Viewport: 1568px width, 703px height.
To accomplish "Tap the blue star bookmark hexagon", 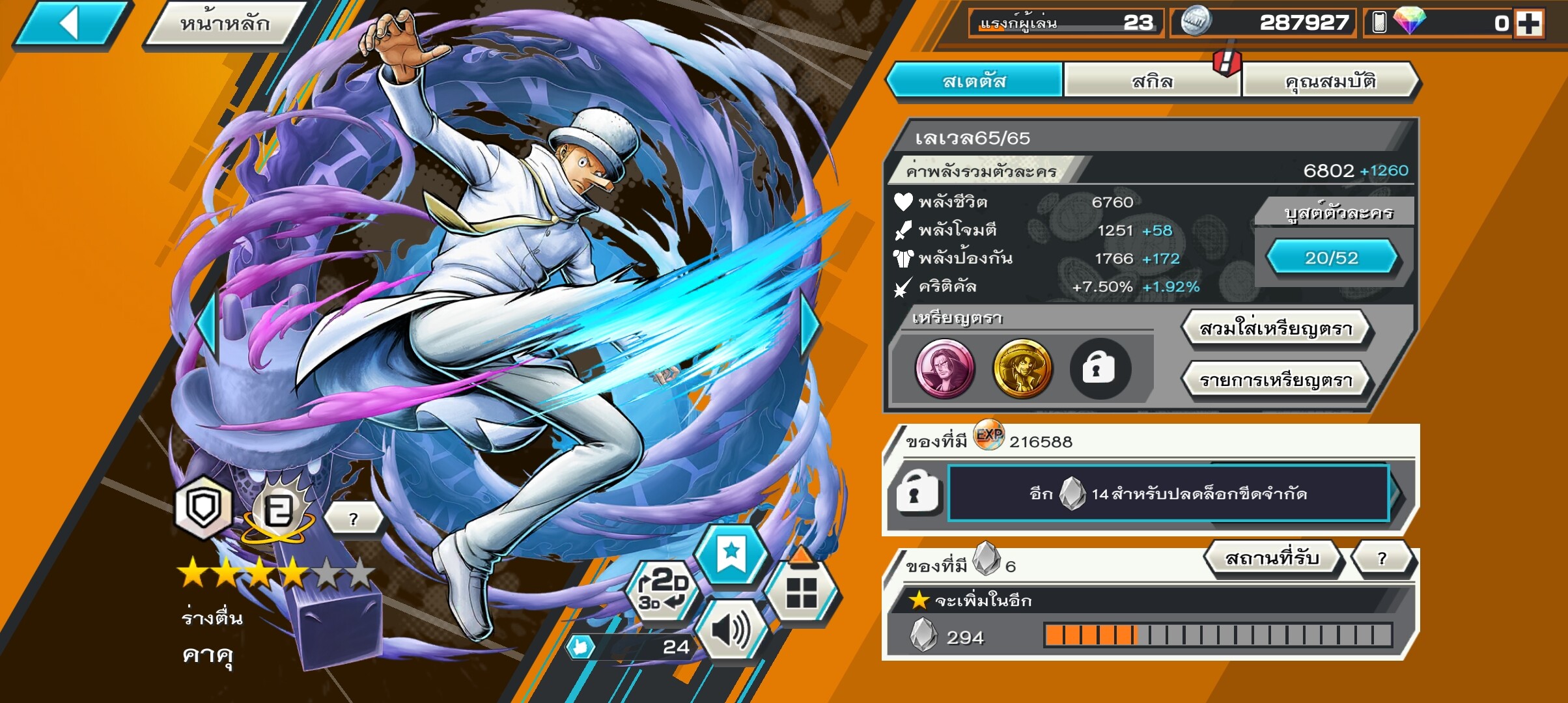I will pos(731,555).
